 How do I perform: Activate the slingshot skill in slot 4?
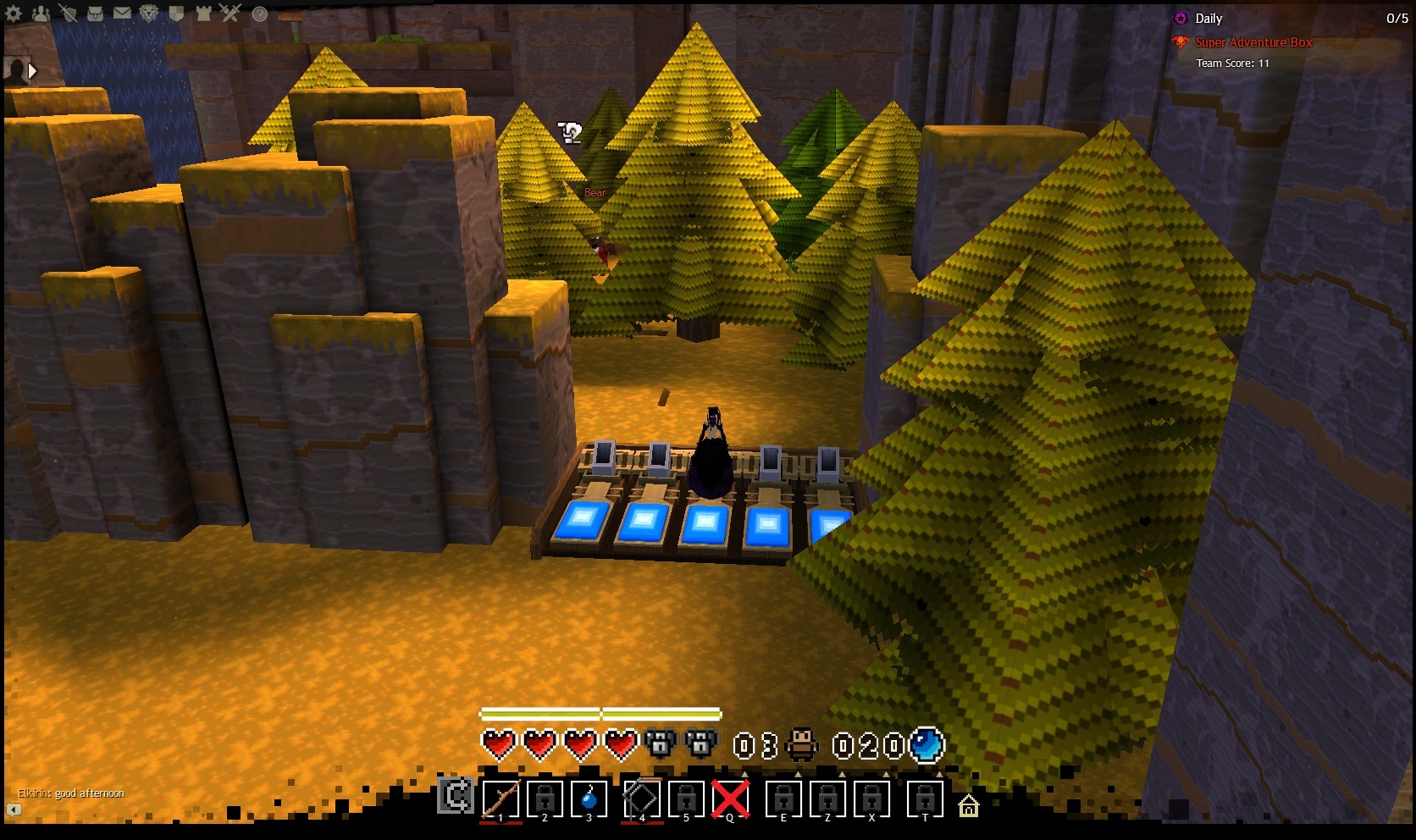point(642,799)
